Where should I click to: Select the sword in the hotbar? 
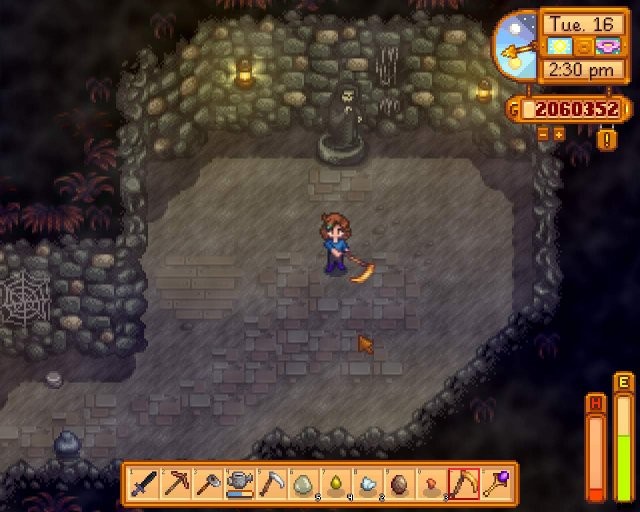tap(144, 484)
